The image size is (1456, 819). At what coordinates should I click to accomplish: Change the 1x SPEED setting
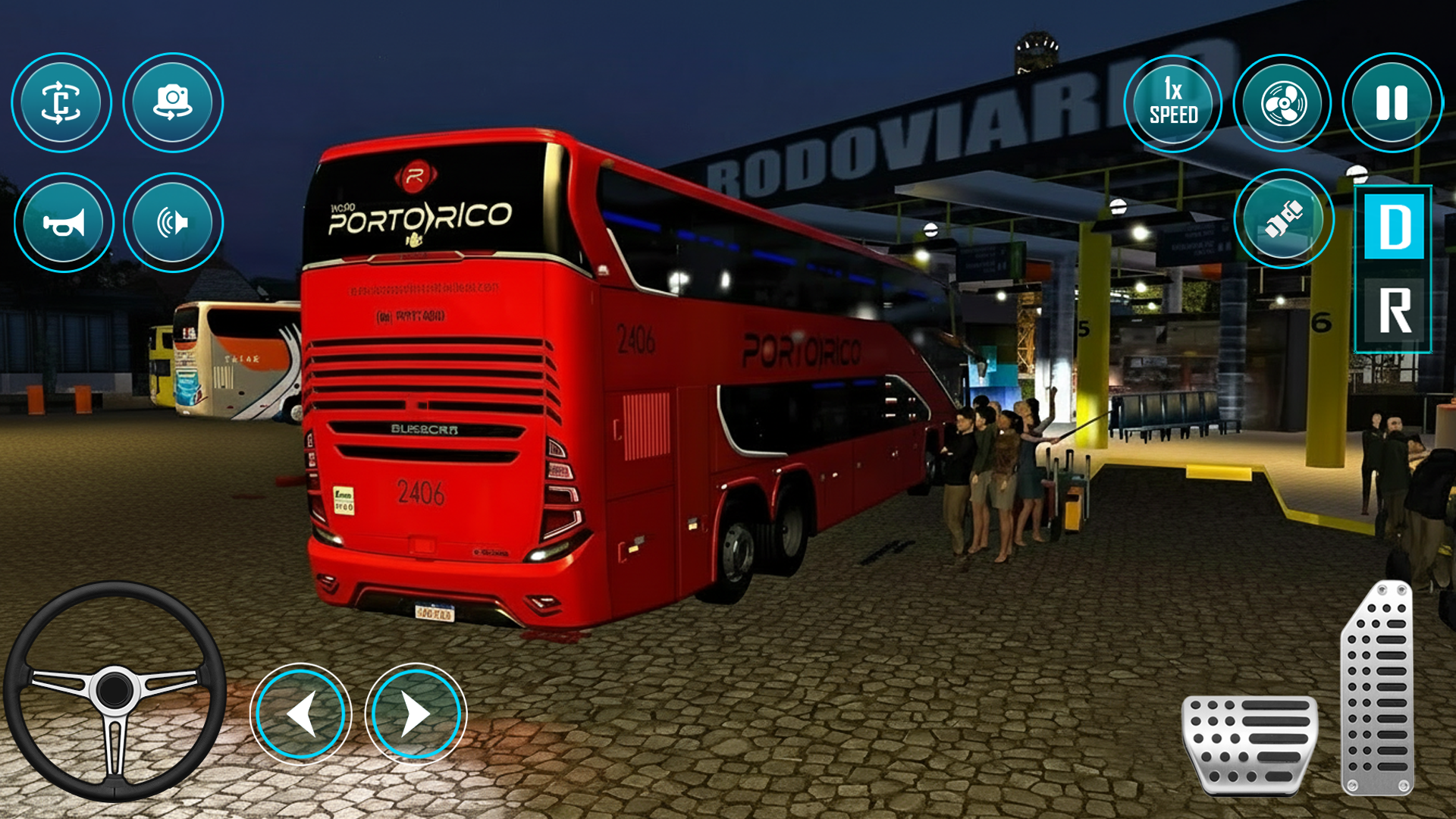tap(1173, 103)
